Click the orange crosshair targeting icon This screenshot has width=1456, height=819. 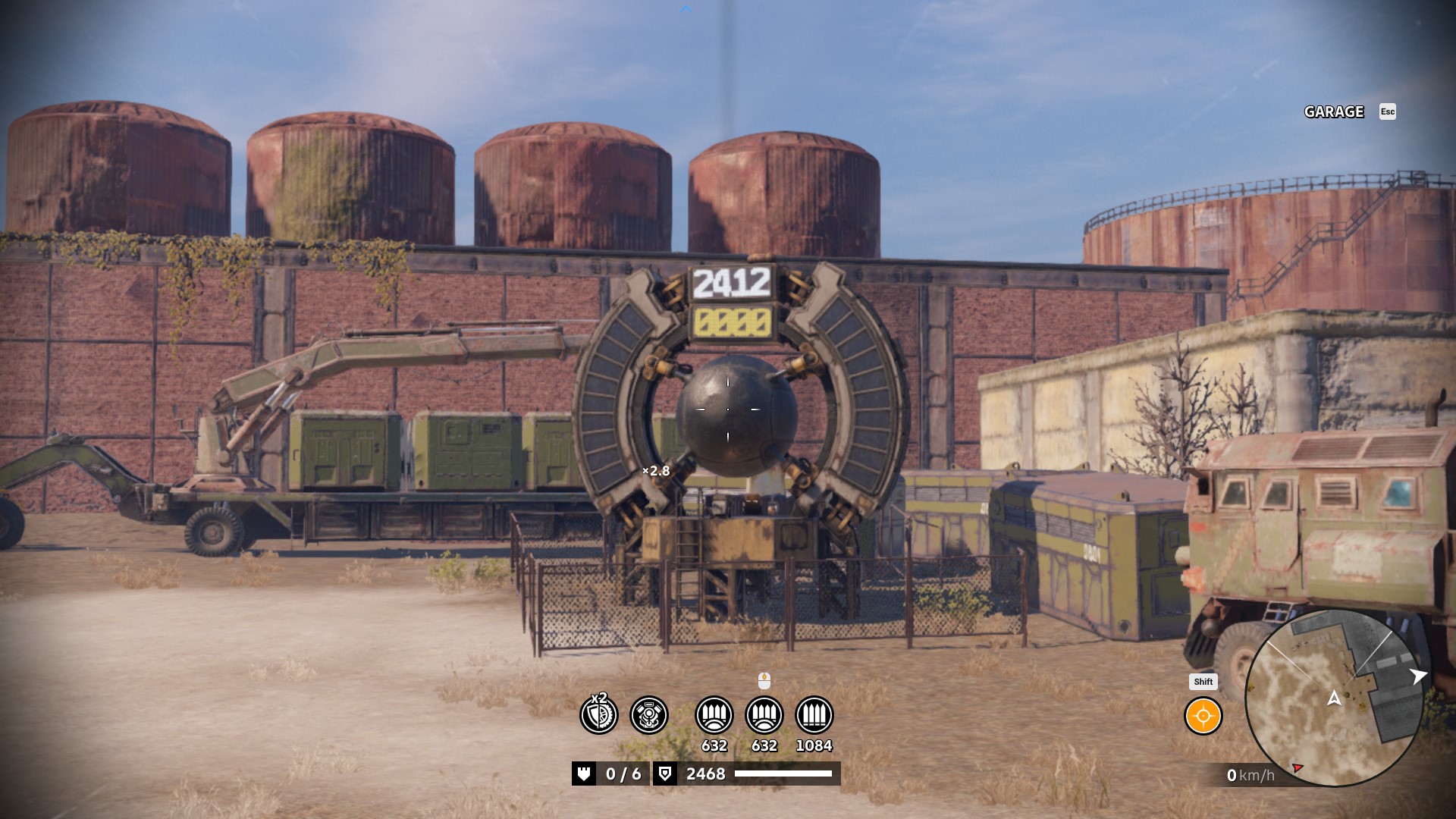click(x=1203, y=716)
